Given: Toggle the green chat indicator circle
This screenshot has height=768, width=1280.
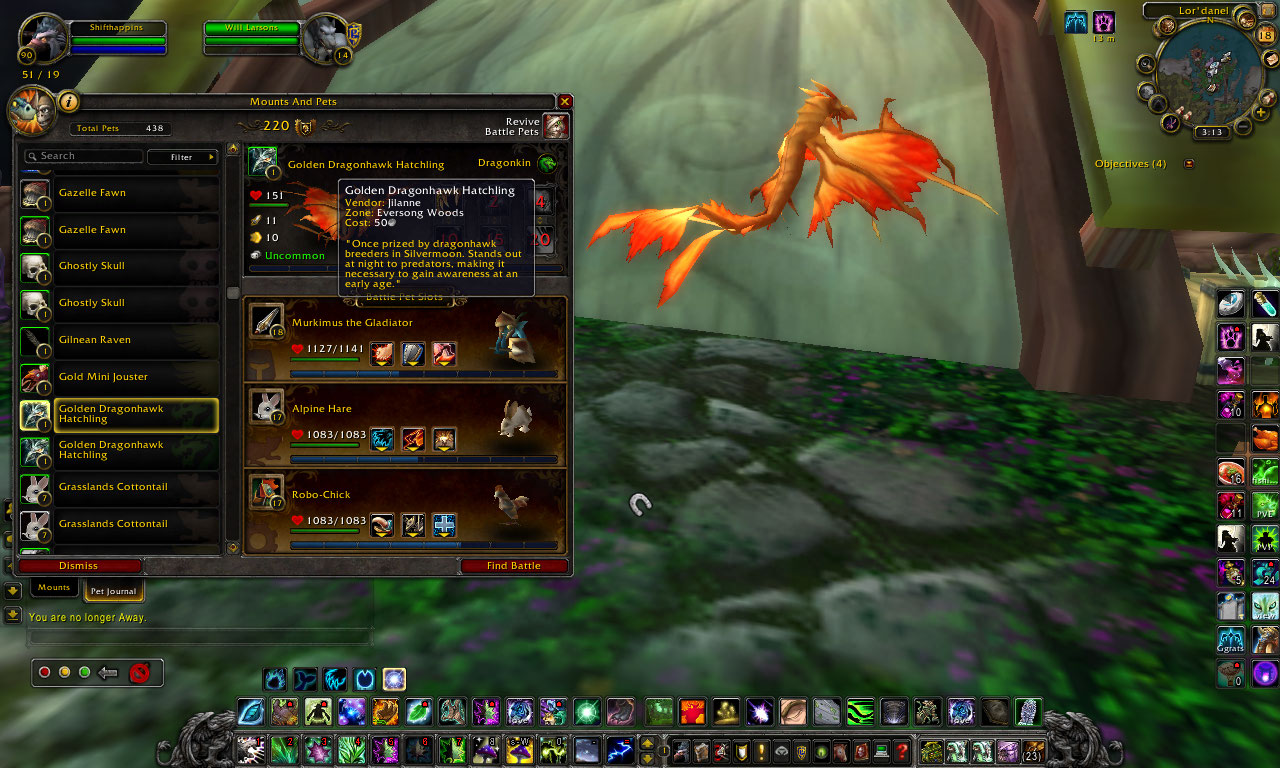Looking at the screenshot, I should [x=84, y=672].
